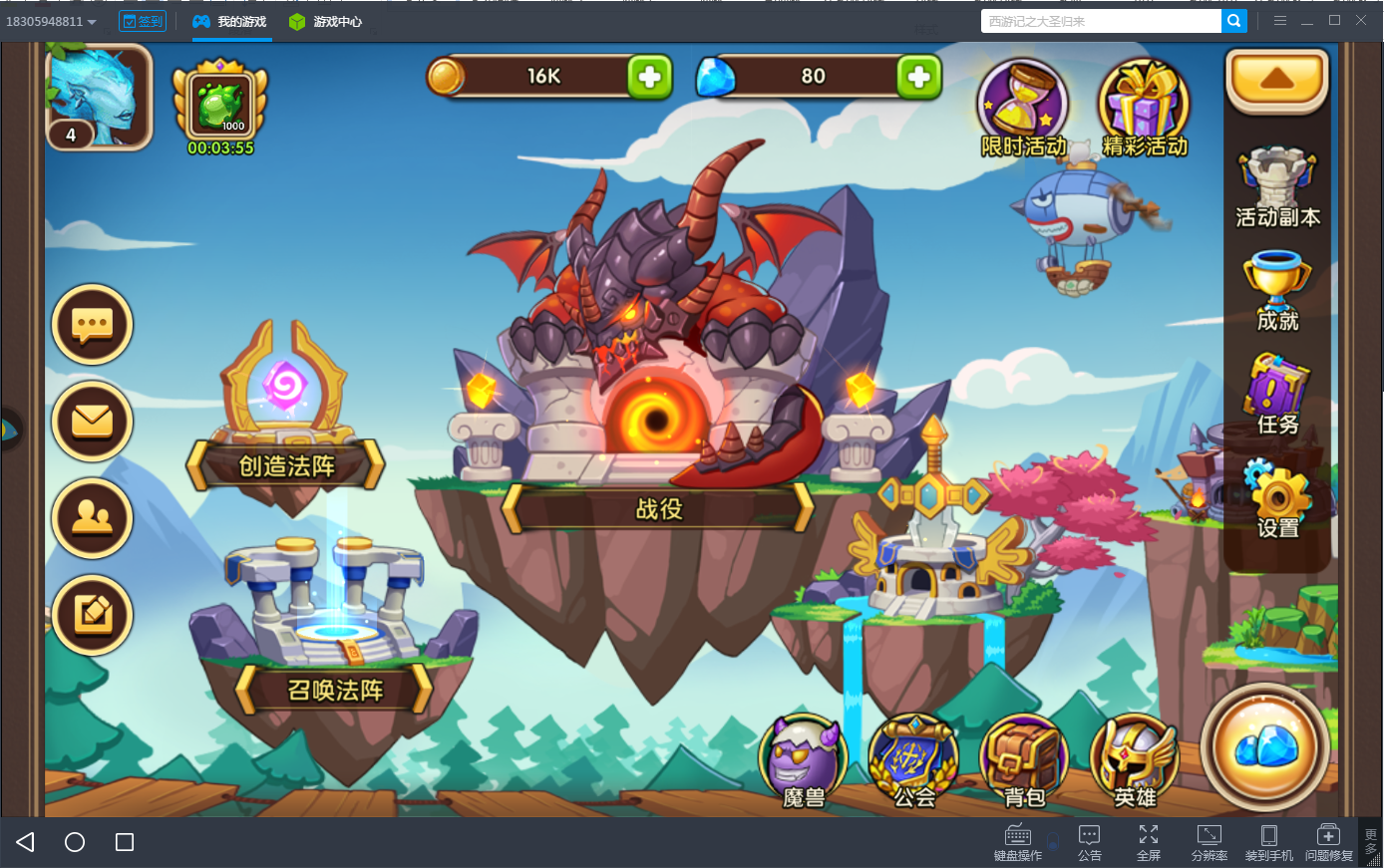The image size is (1384, 868).
Task: Open the 设置 settings gear
Action: click(x=1277, y=499)
